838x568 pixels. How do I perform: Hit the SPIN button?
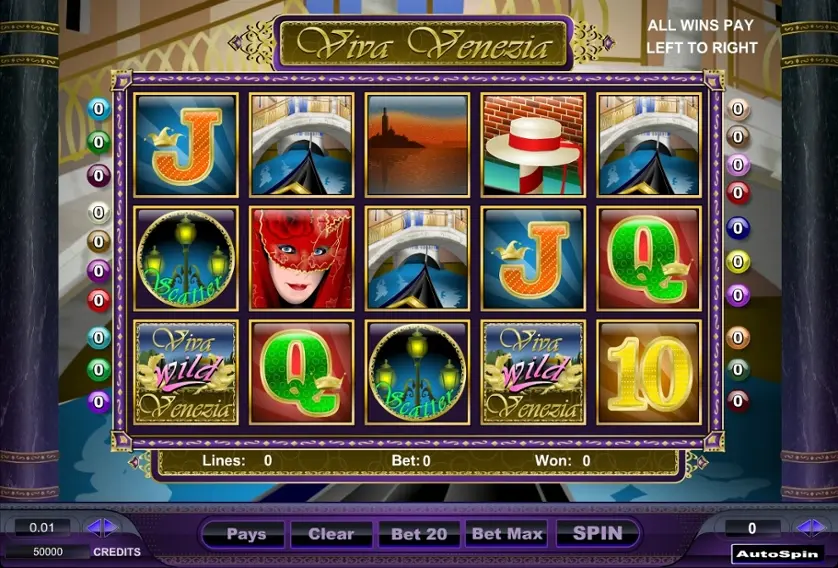[x=597, y=534]
